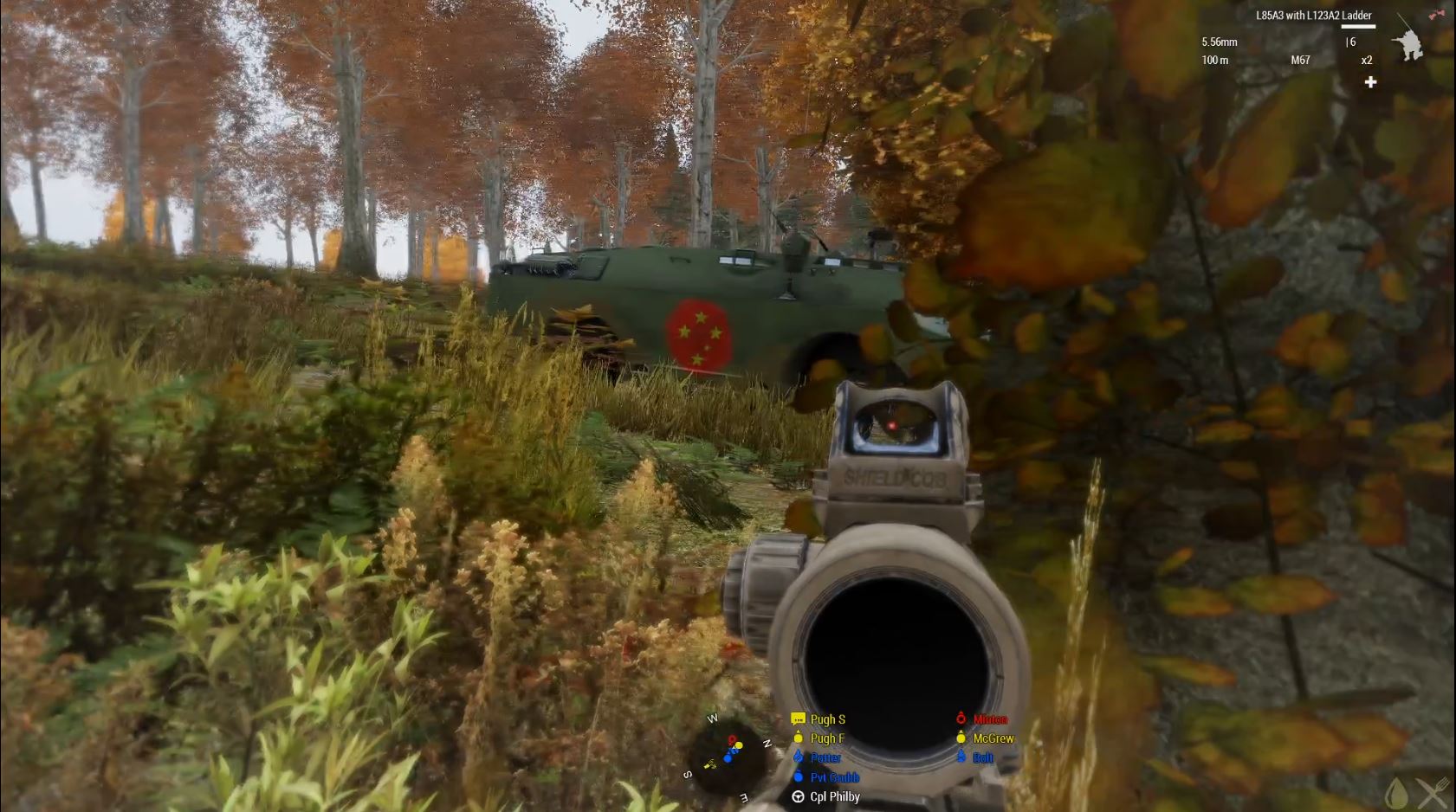Click the x2 grenade count entry

[1367, 61]
